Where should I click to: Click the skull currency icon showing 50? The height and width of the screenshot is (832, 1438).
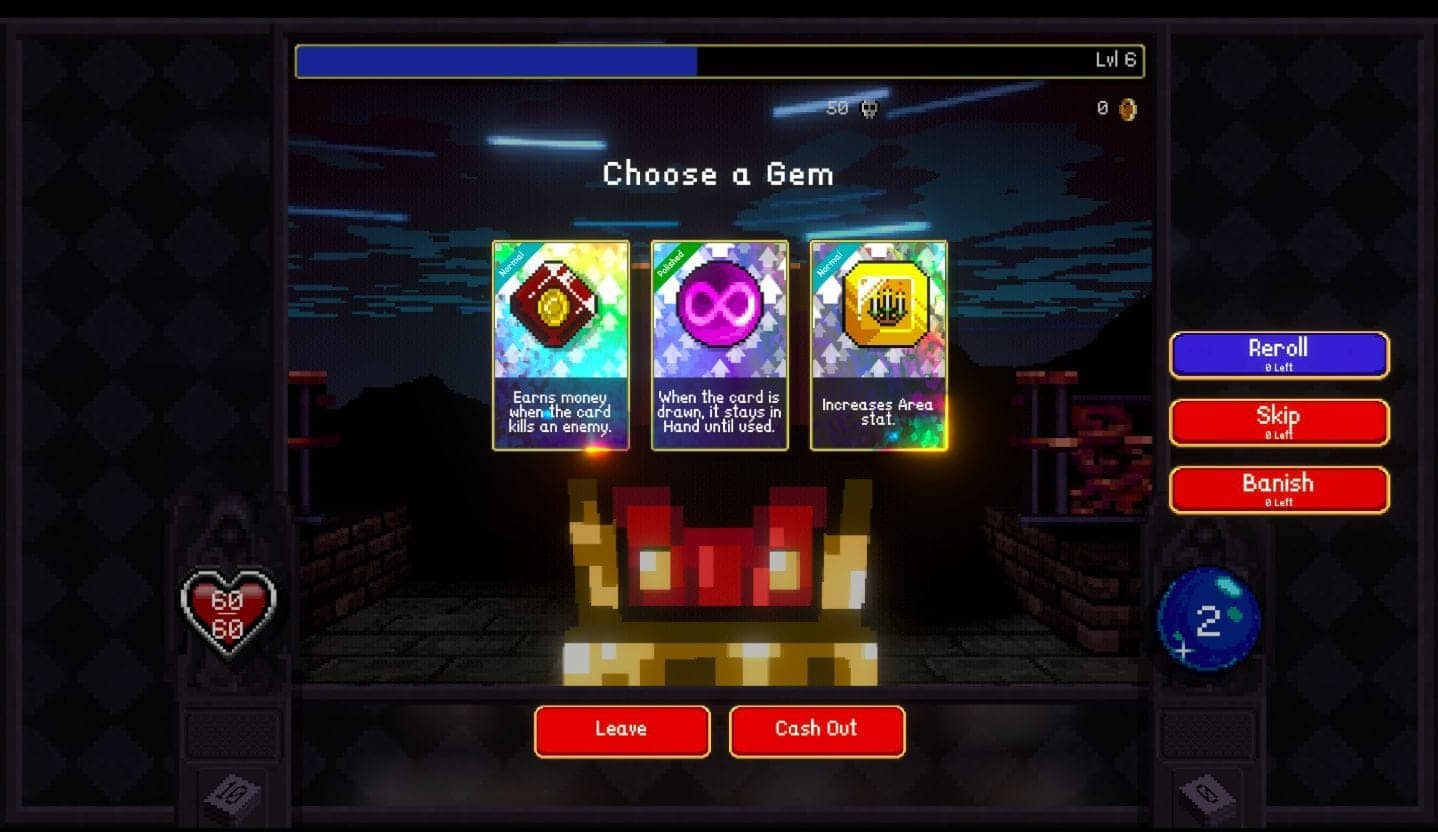click(869, 109)
